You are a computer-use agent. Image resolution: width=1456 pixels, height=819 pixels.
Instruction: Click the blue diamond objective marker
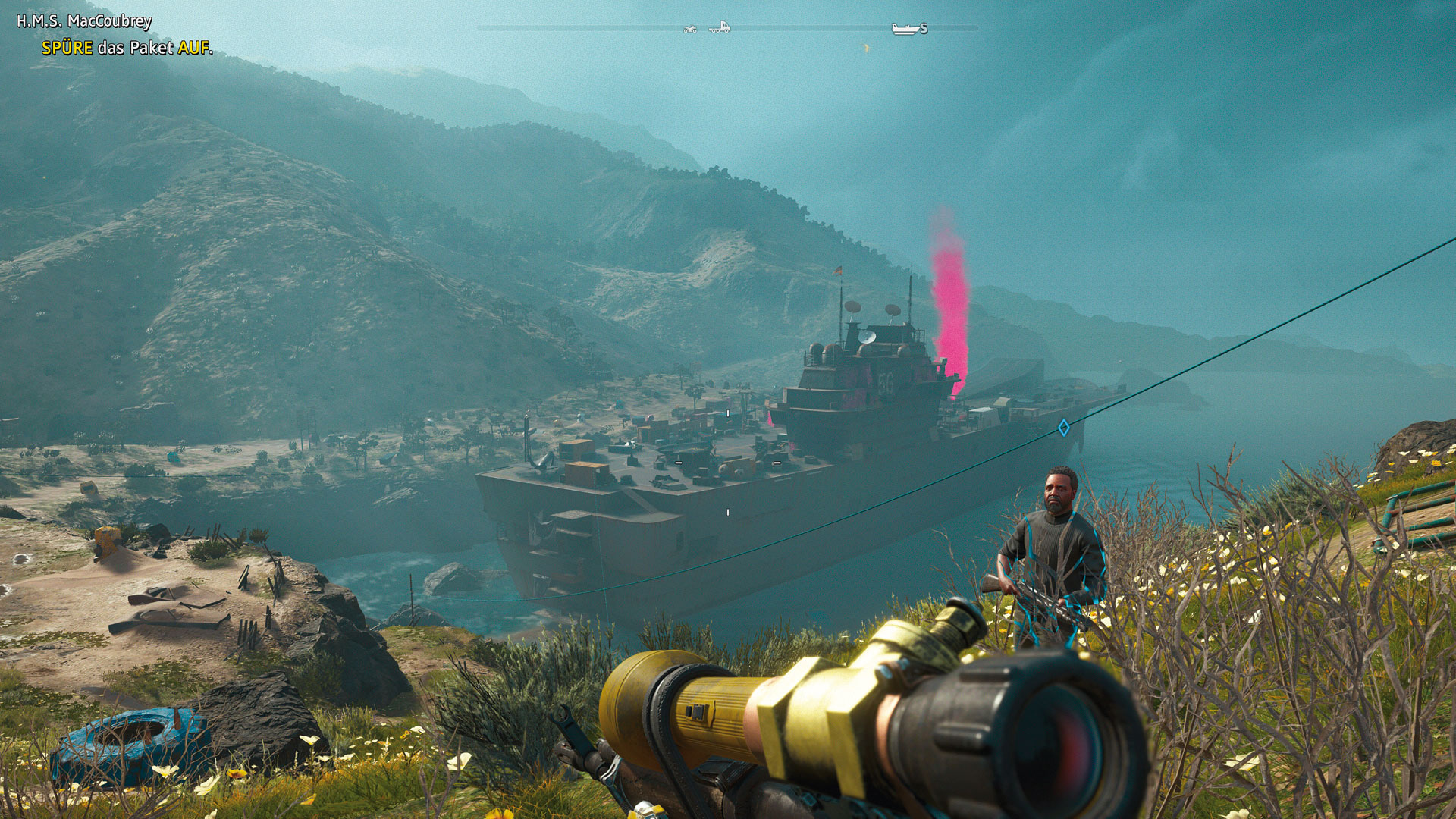(1063, 428)
